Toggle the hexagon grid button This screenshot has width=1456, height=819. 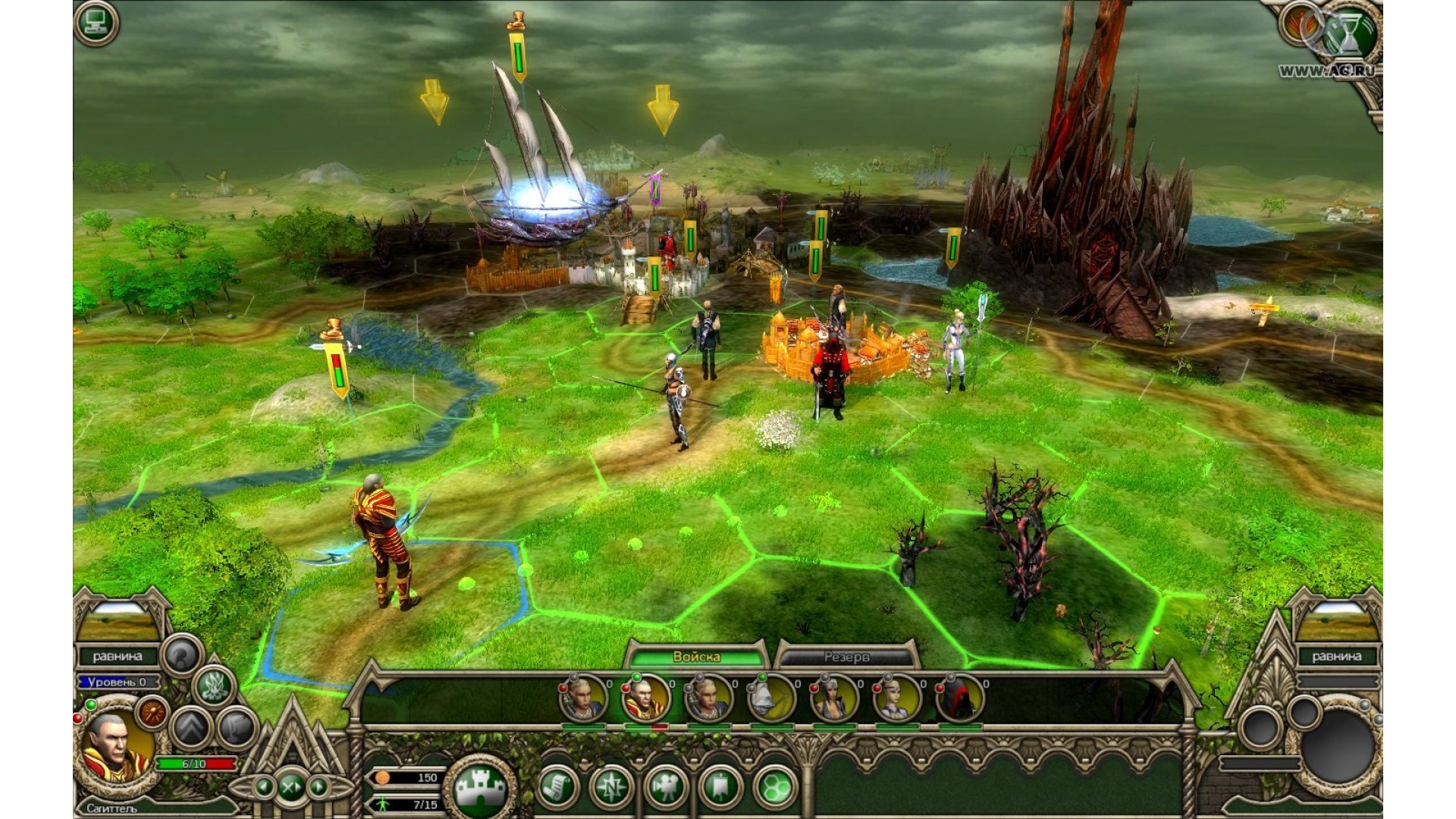coord(775,786)
